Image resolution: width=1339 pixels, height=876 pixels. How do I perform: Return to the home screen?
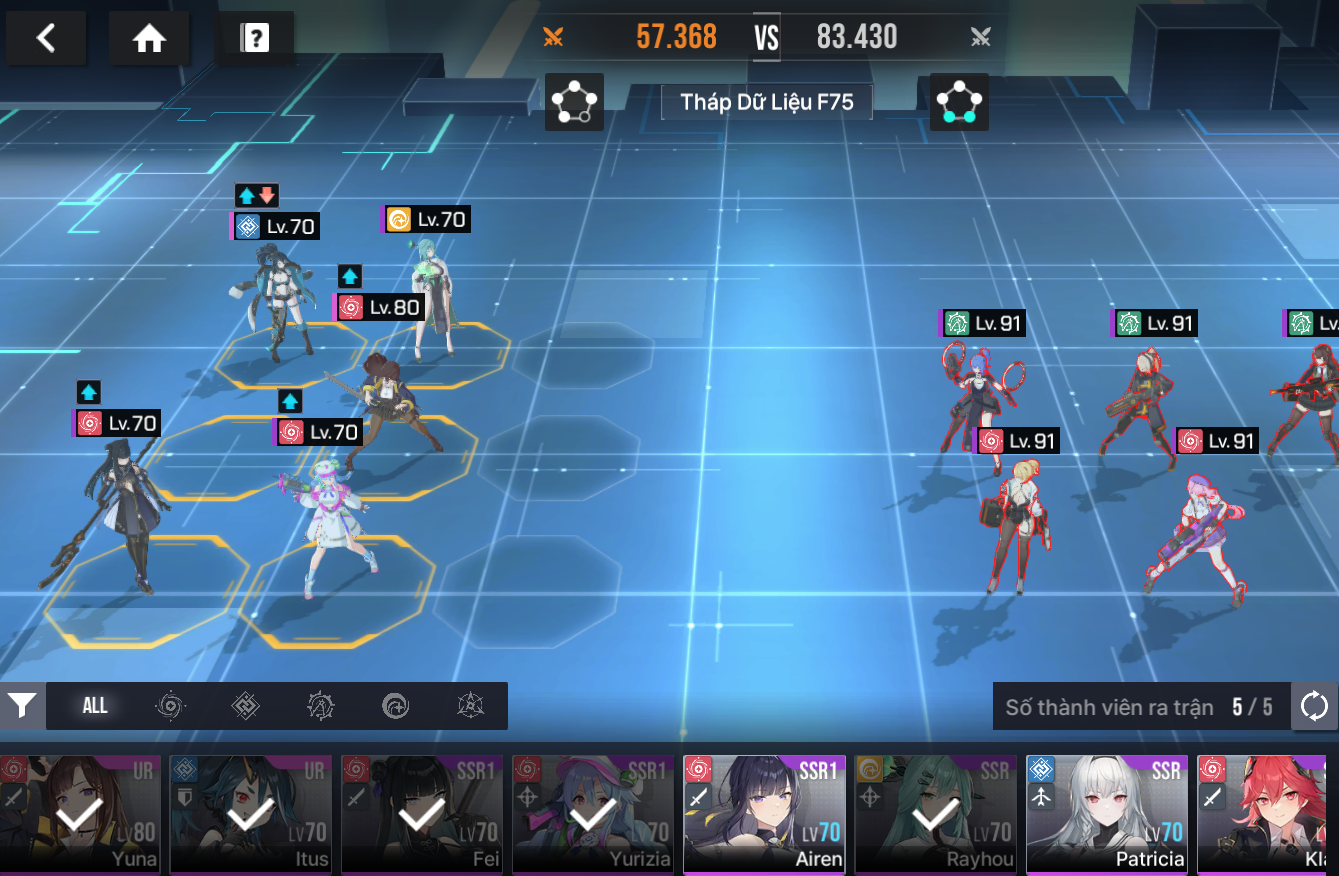coord(149,38)
